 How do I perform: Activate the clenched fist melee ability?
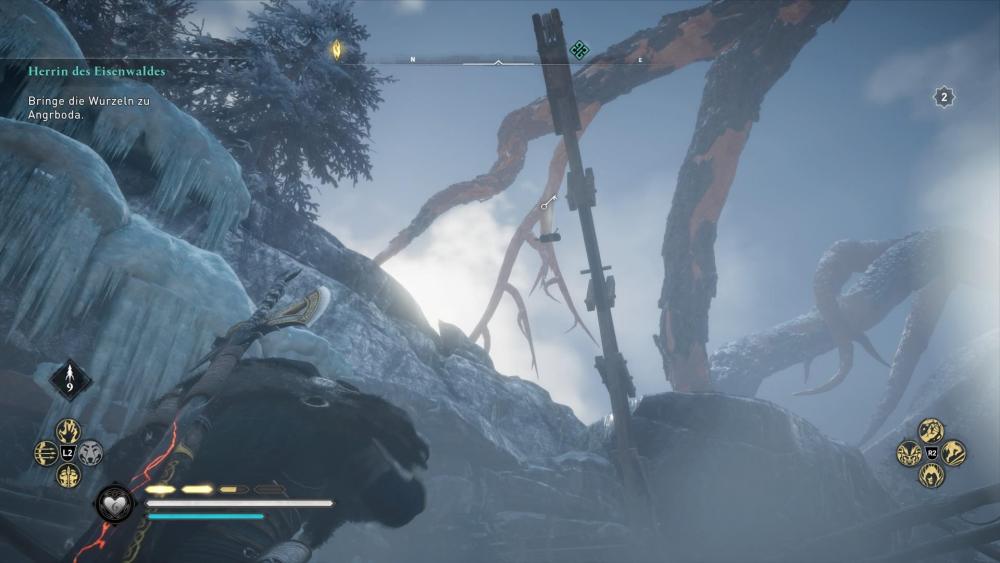[931, 431]
